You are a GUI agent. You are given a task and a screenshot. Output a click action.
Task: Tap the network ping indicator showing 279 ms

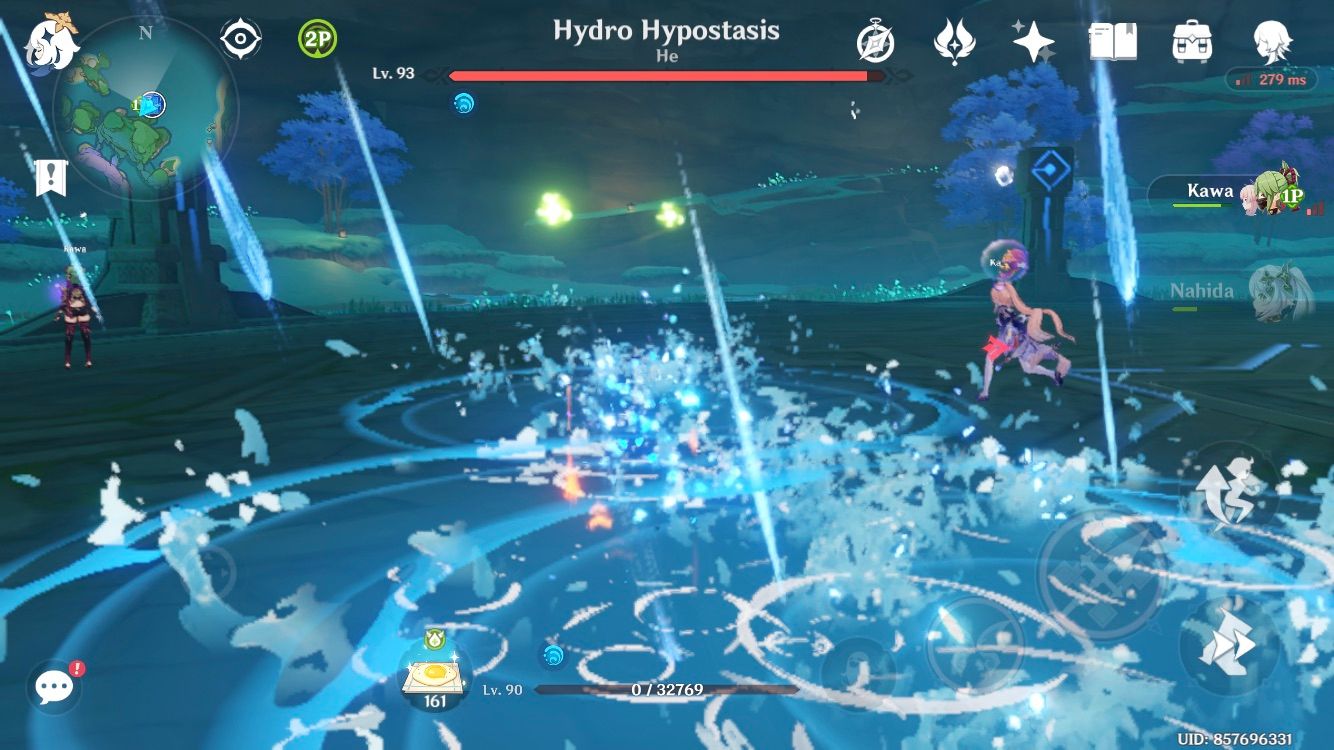(x=1271, y=80)
